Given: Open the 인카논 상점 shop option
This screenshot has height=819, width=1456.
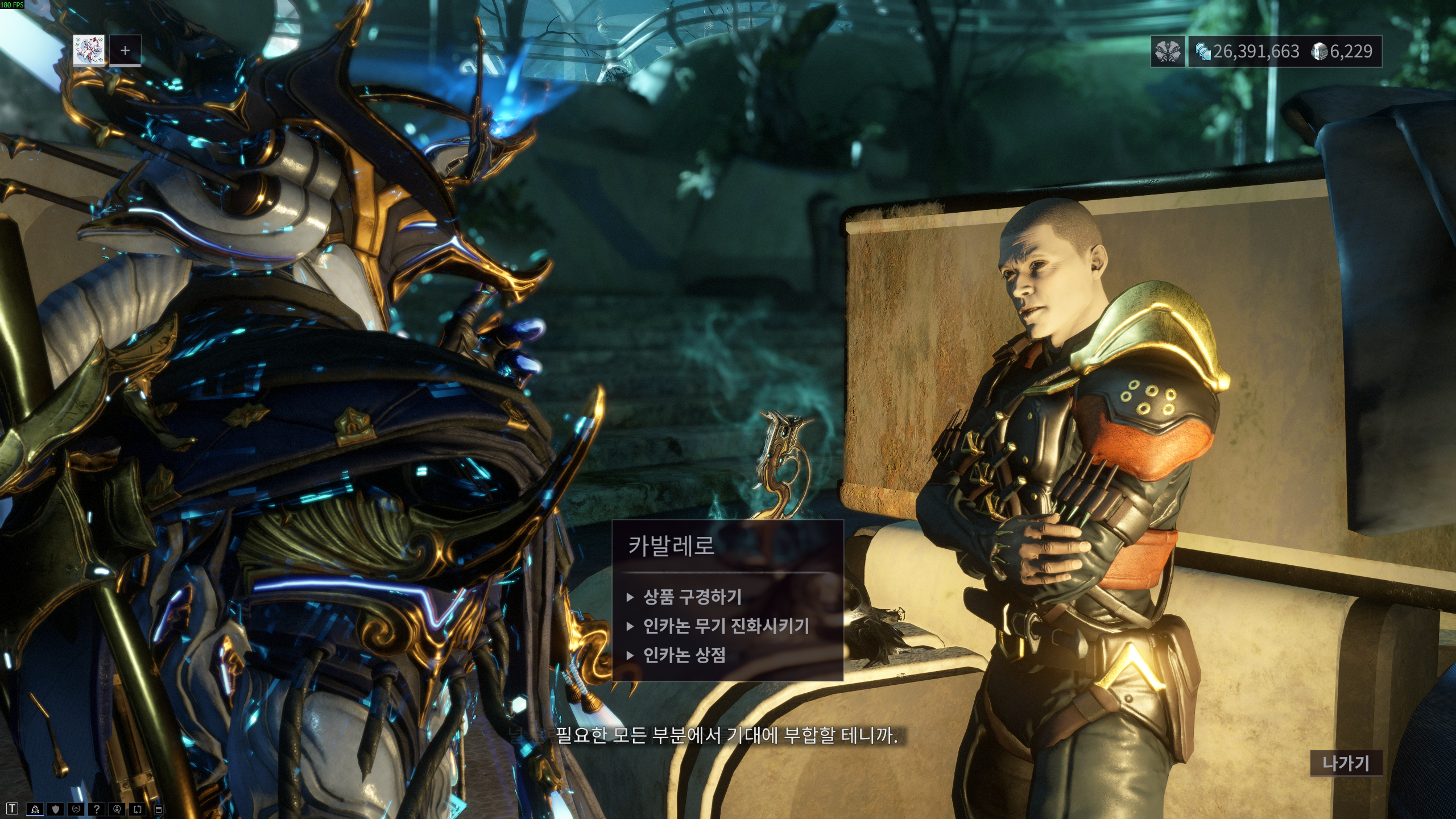Looking at the screenshot, I should coord(684,656).
